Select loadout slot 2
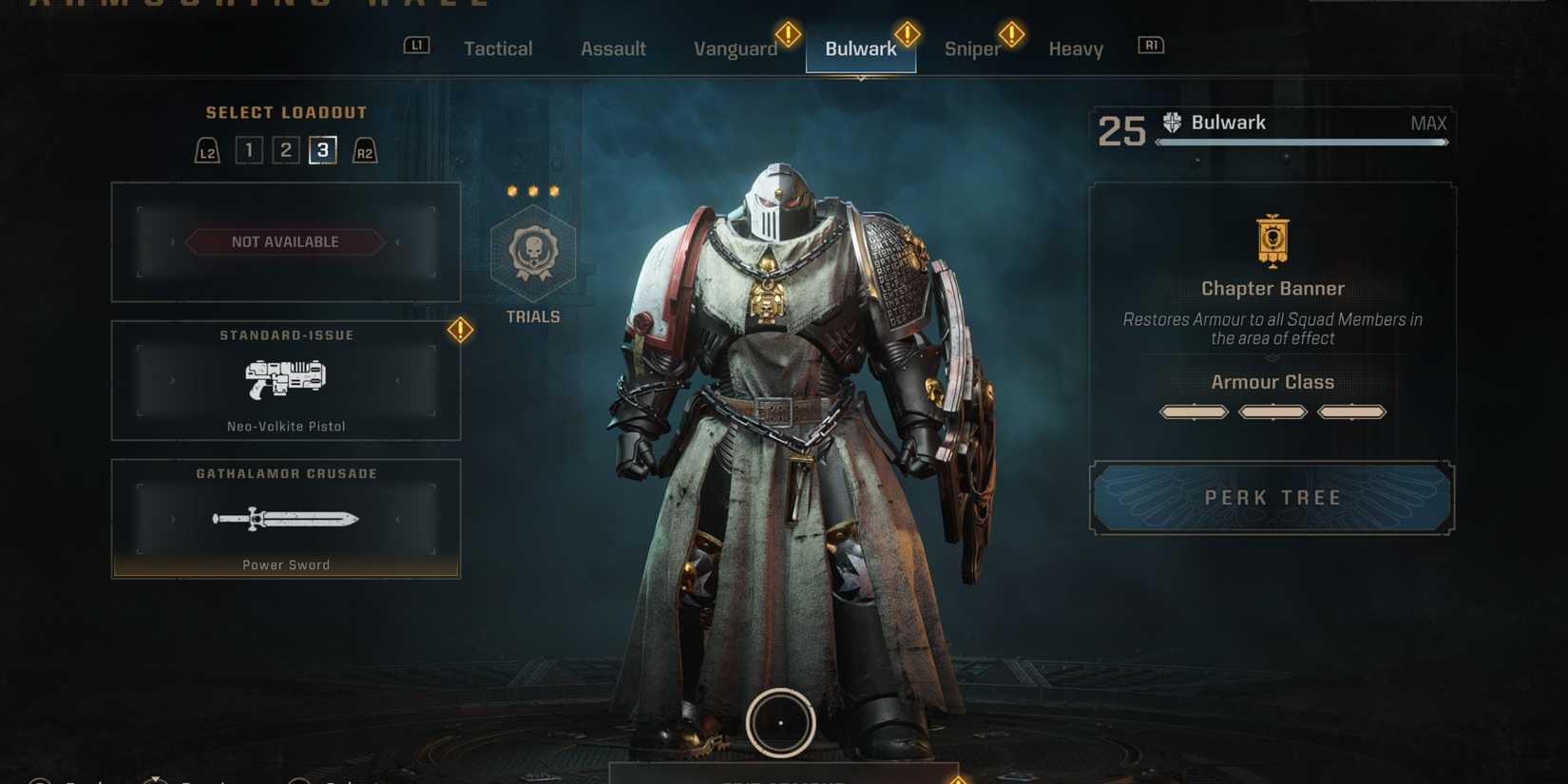Image resolution: width=1568 pixels, height=784 pixels. [285, 149]
